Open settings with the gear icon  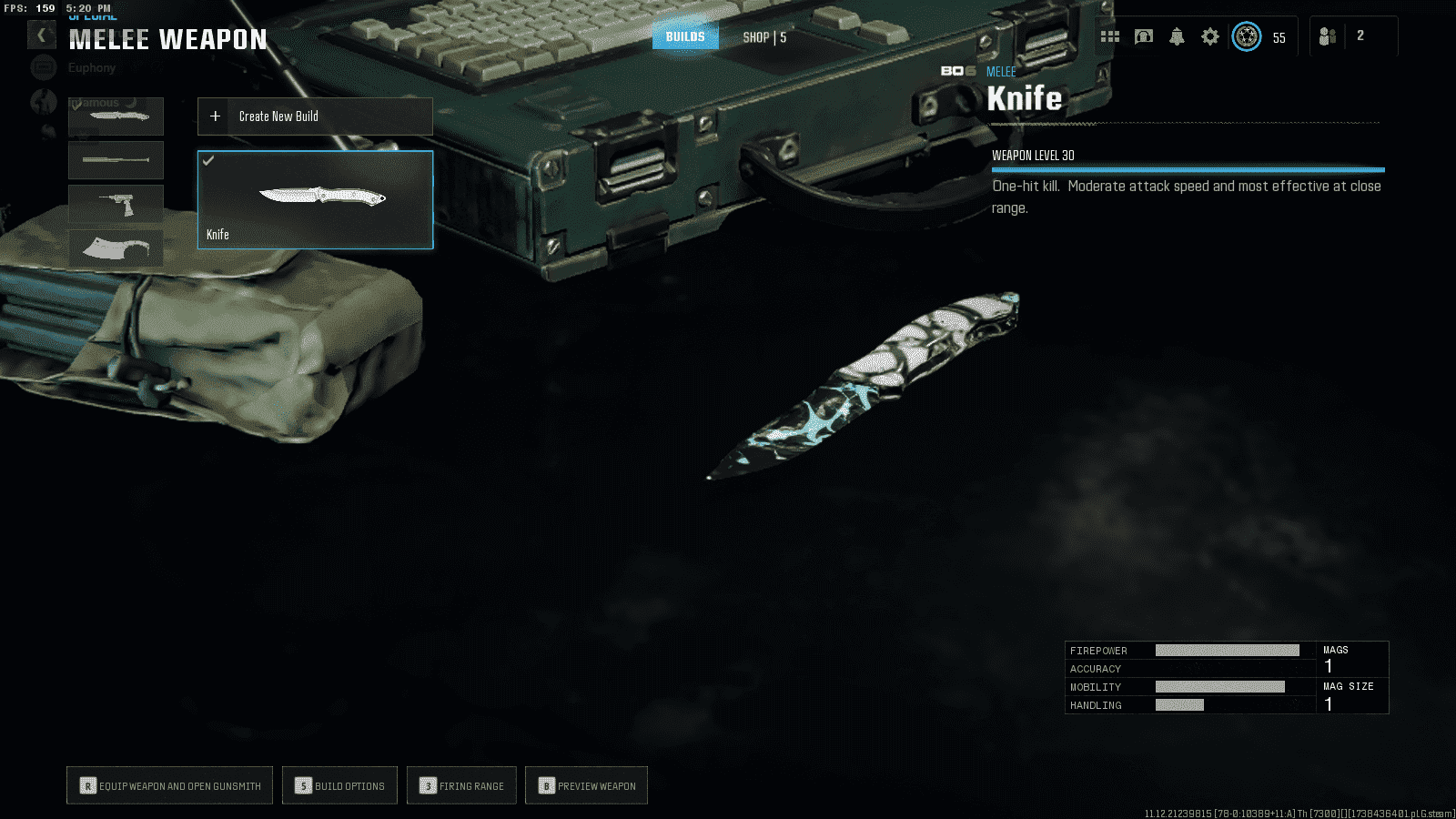1209,36
